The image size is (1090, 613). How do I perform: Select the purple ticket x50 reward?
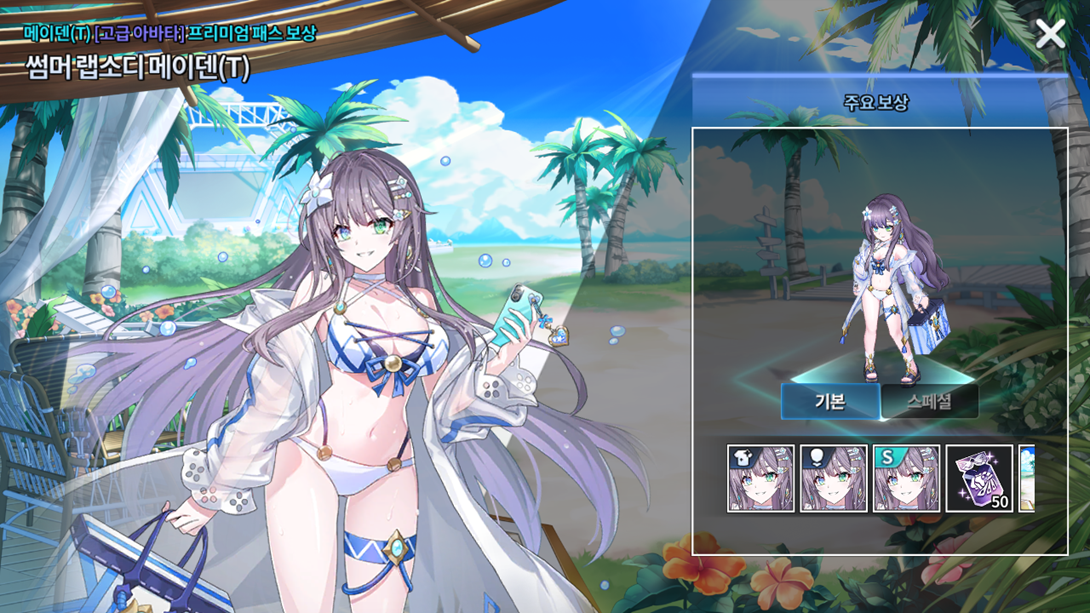pos(979,479)
